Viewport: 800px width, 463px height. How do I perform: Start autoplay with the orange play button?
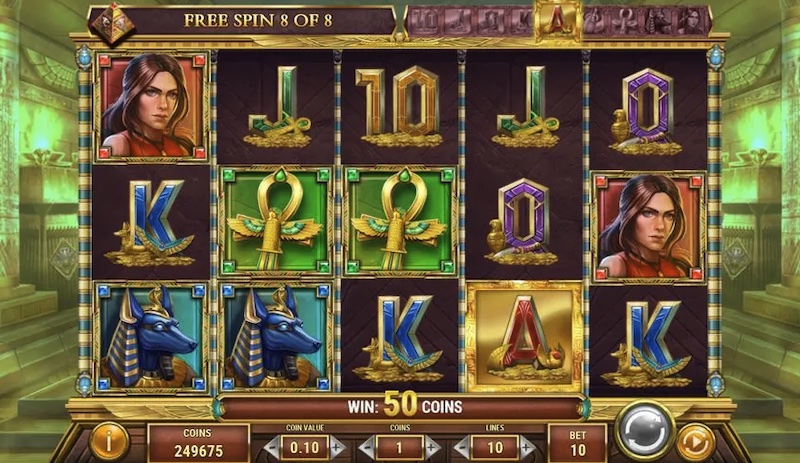click(695, 440)
